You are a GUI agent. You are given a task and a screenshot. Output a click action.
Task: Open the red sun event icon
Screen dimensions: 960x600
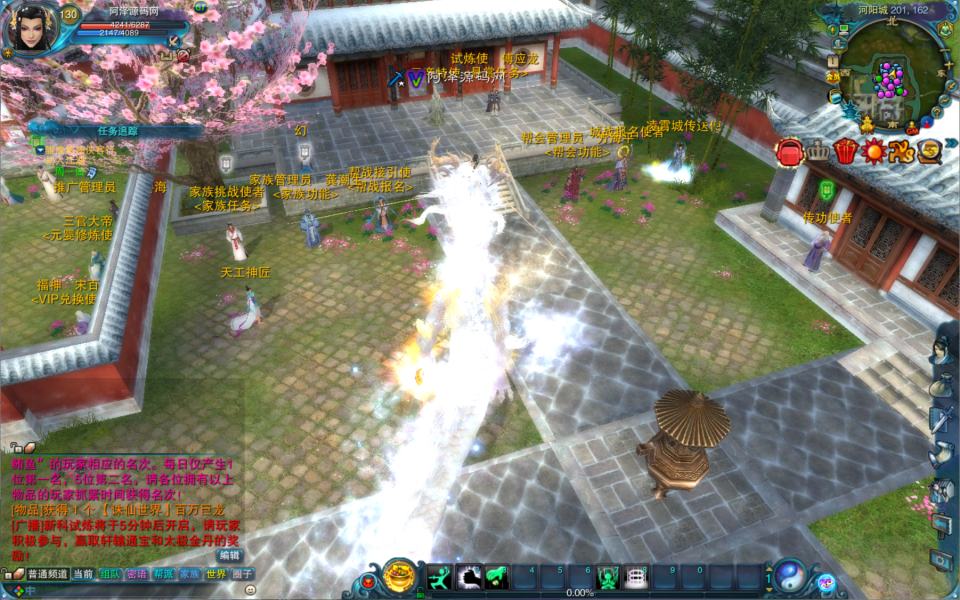(x=875, y=152)
